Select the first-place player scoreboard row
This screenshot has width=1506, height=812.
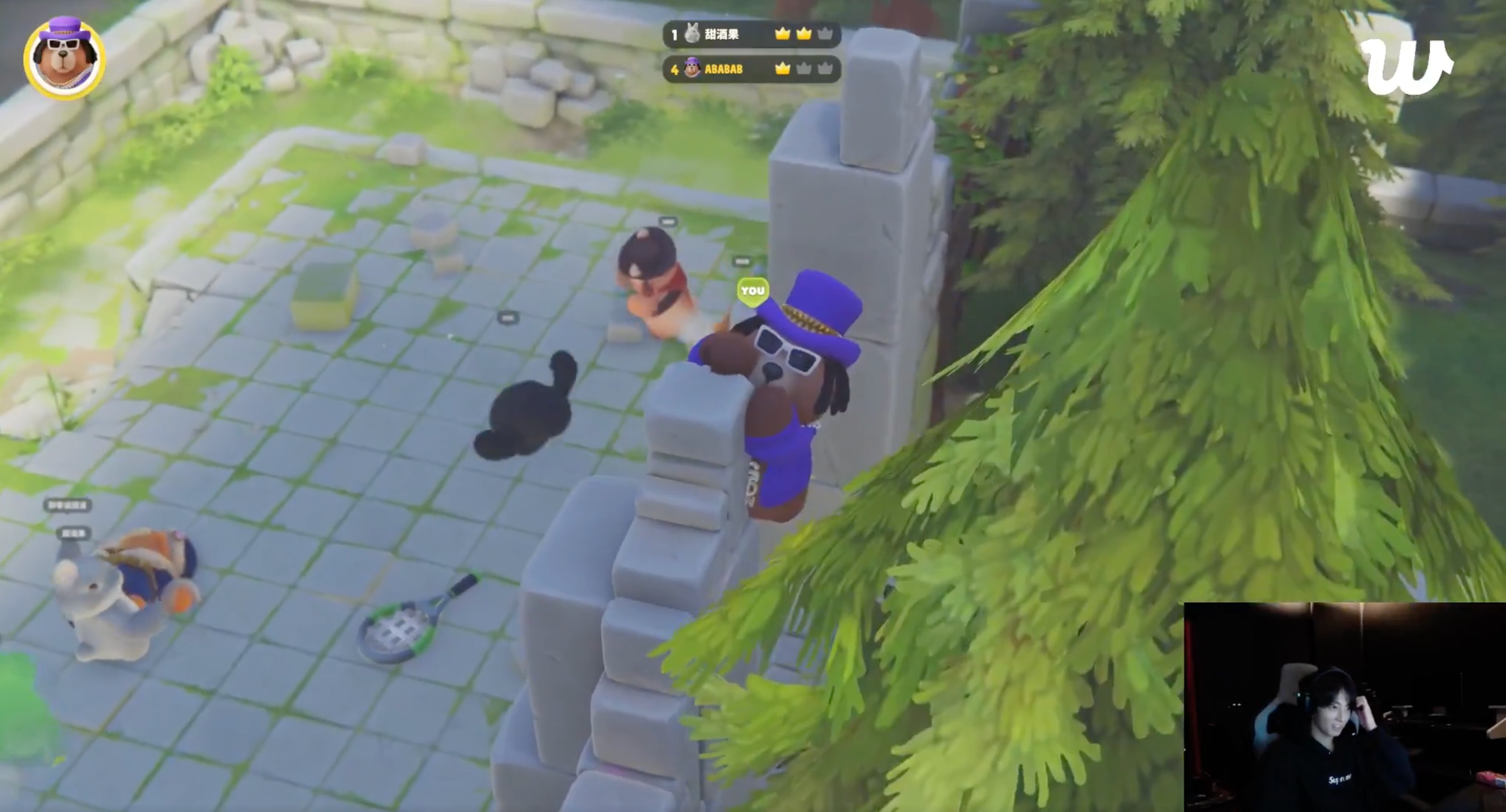click(751, 34)
